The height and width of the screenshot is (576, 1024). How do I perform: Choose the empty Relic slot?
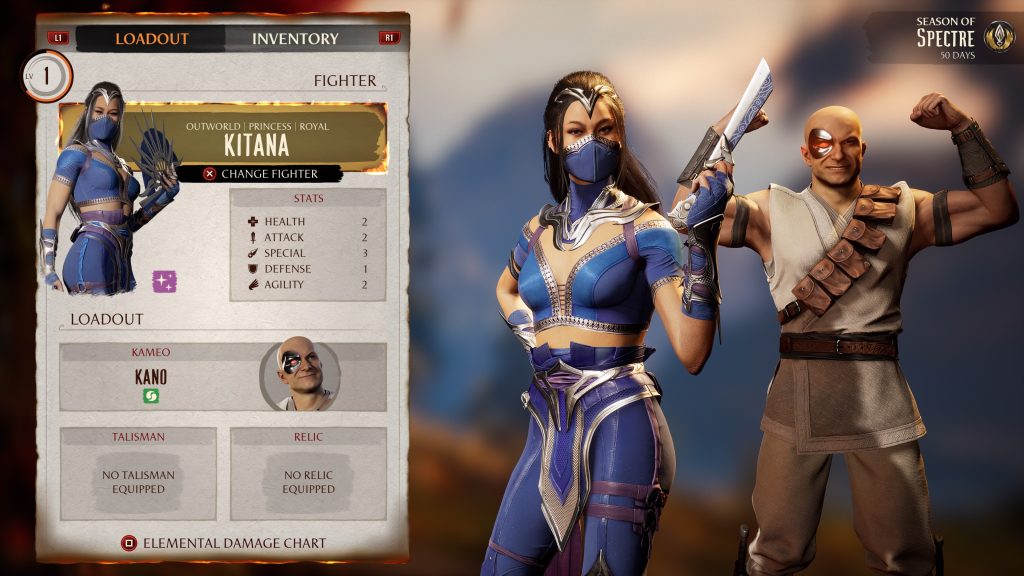[308, 474]
